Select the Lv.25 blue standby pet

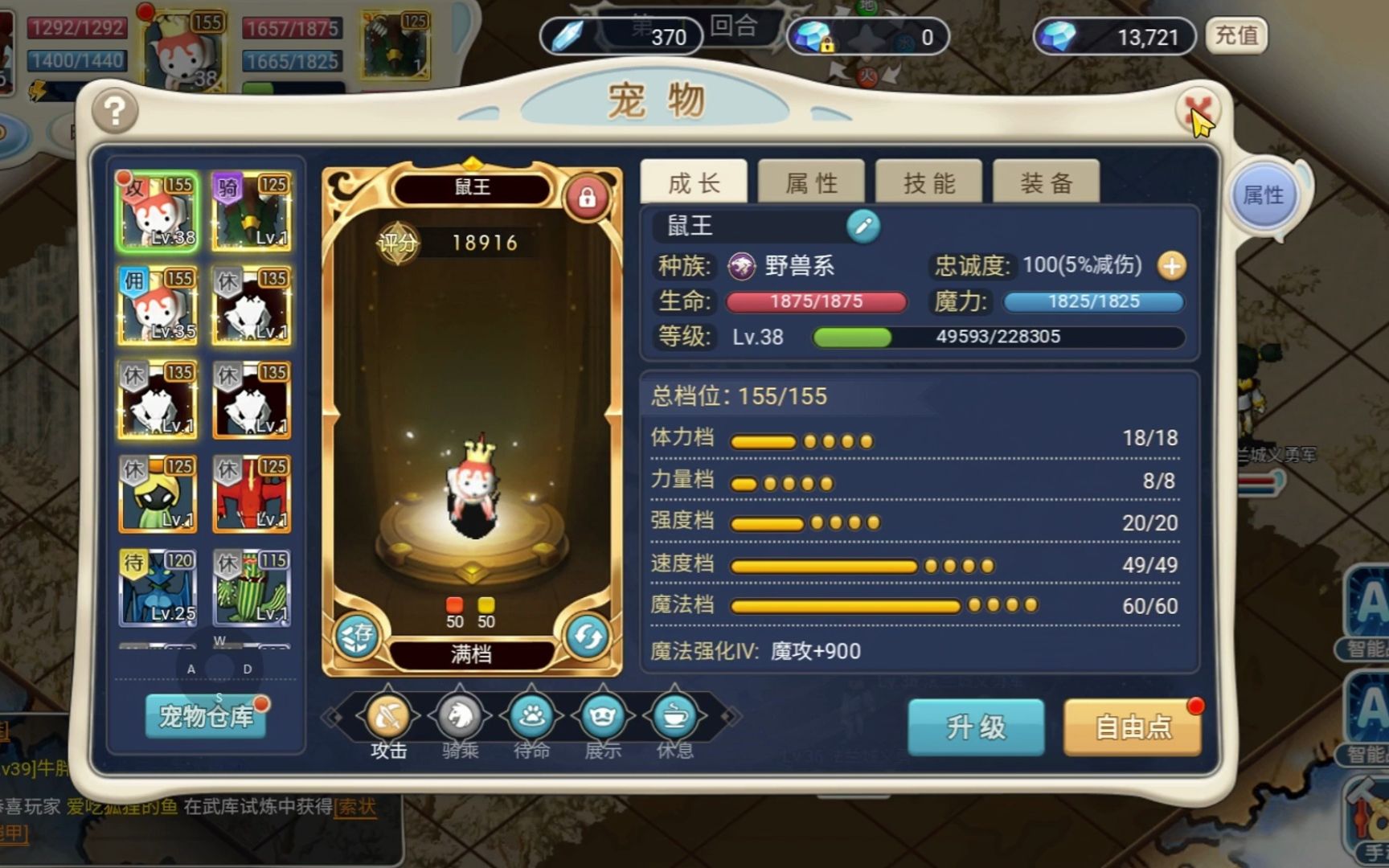tap(158, 588)
